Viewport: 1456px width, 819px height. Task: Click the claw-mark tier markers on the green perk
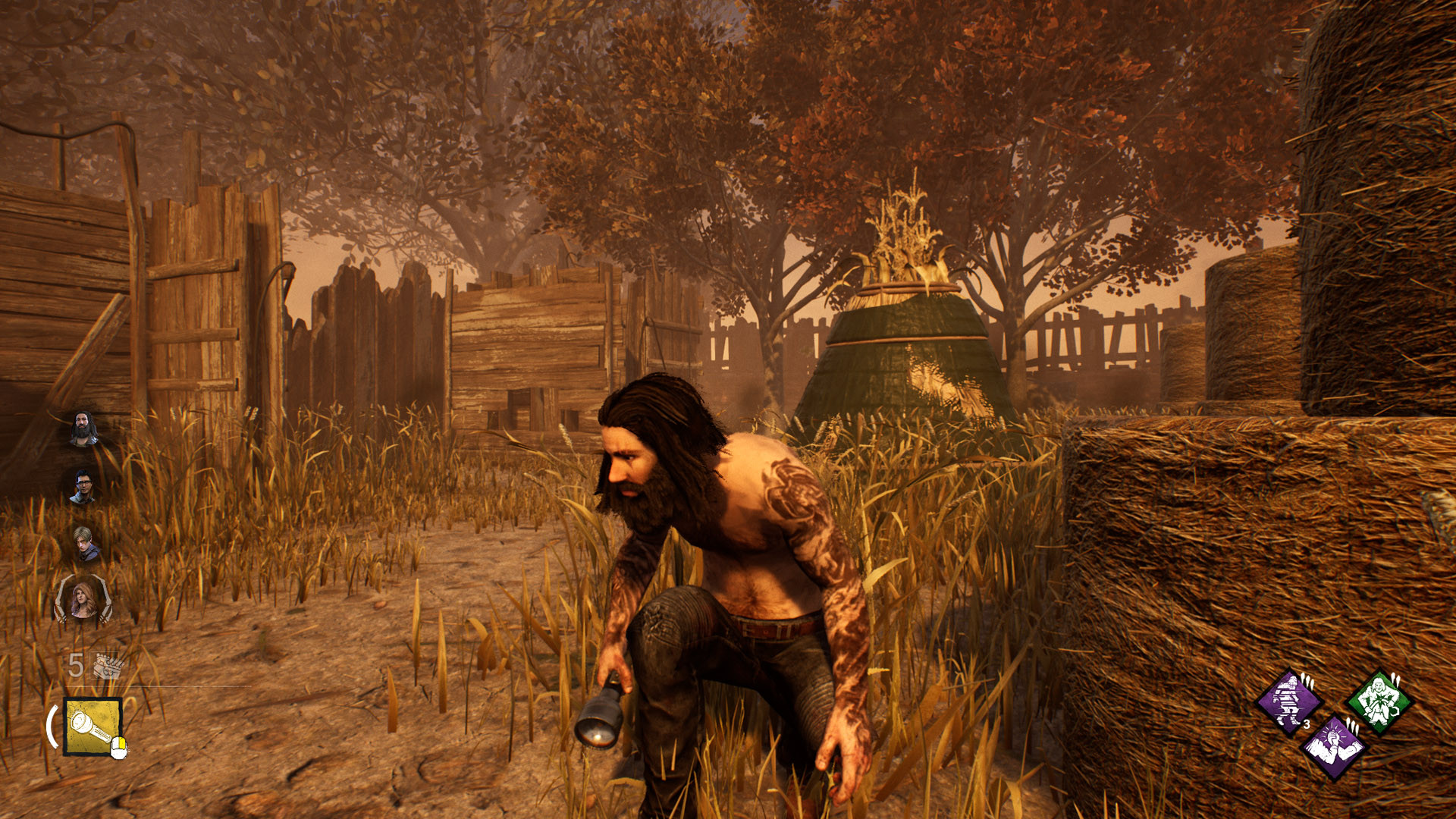1395,680
